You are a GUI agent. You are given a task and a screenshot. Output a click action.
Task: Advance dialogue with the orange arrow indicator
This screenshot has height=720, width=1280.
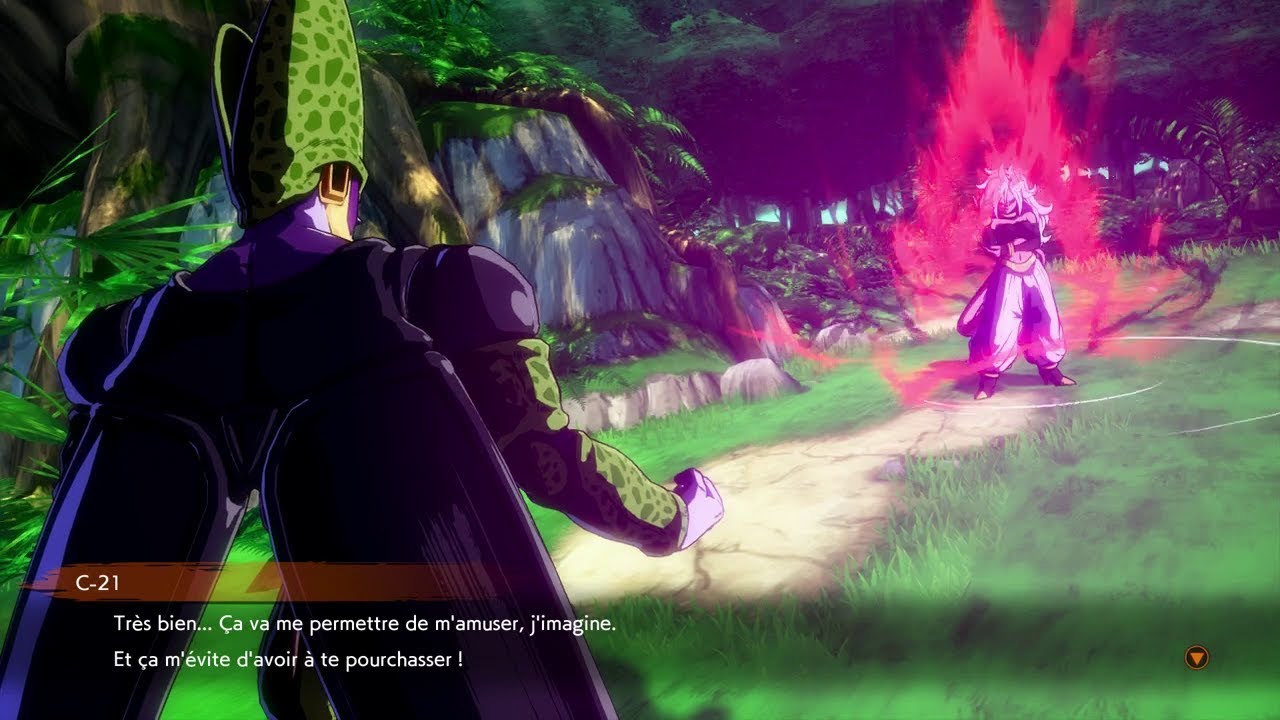(1196, 657)
